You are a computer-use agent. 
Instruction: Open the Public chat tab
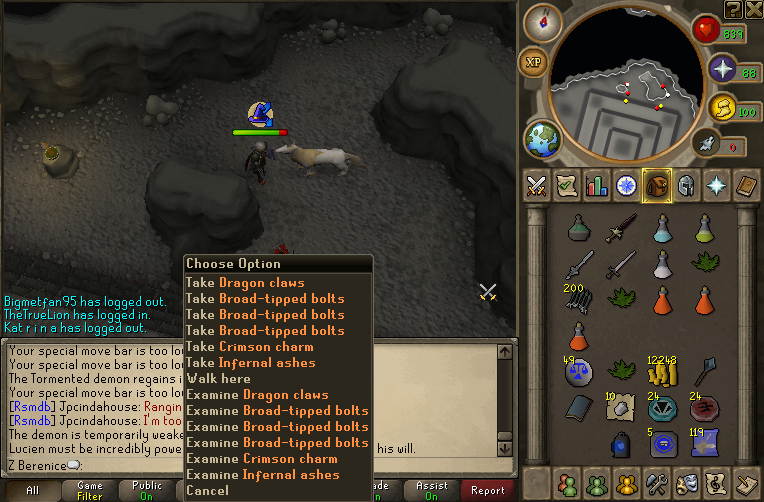[x=147, y=491]
